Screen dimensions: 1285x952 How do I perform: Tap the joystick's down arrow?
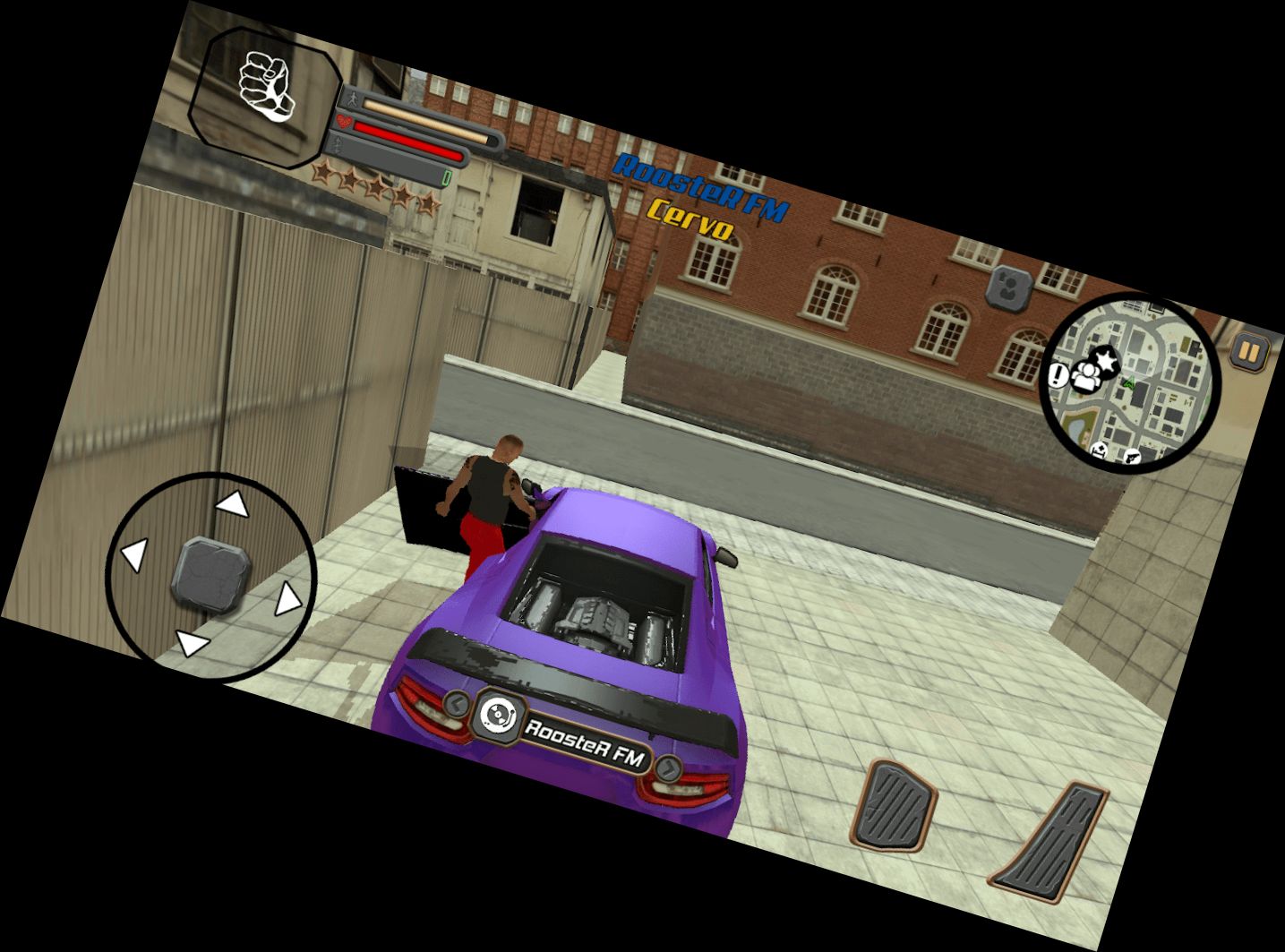click(x=192, y=643)
